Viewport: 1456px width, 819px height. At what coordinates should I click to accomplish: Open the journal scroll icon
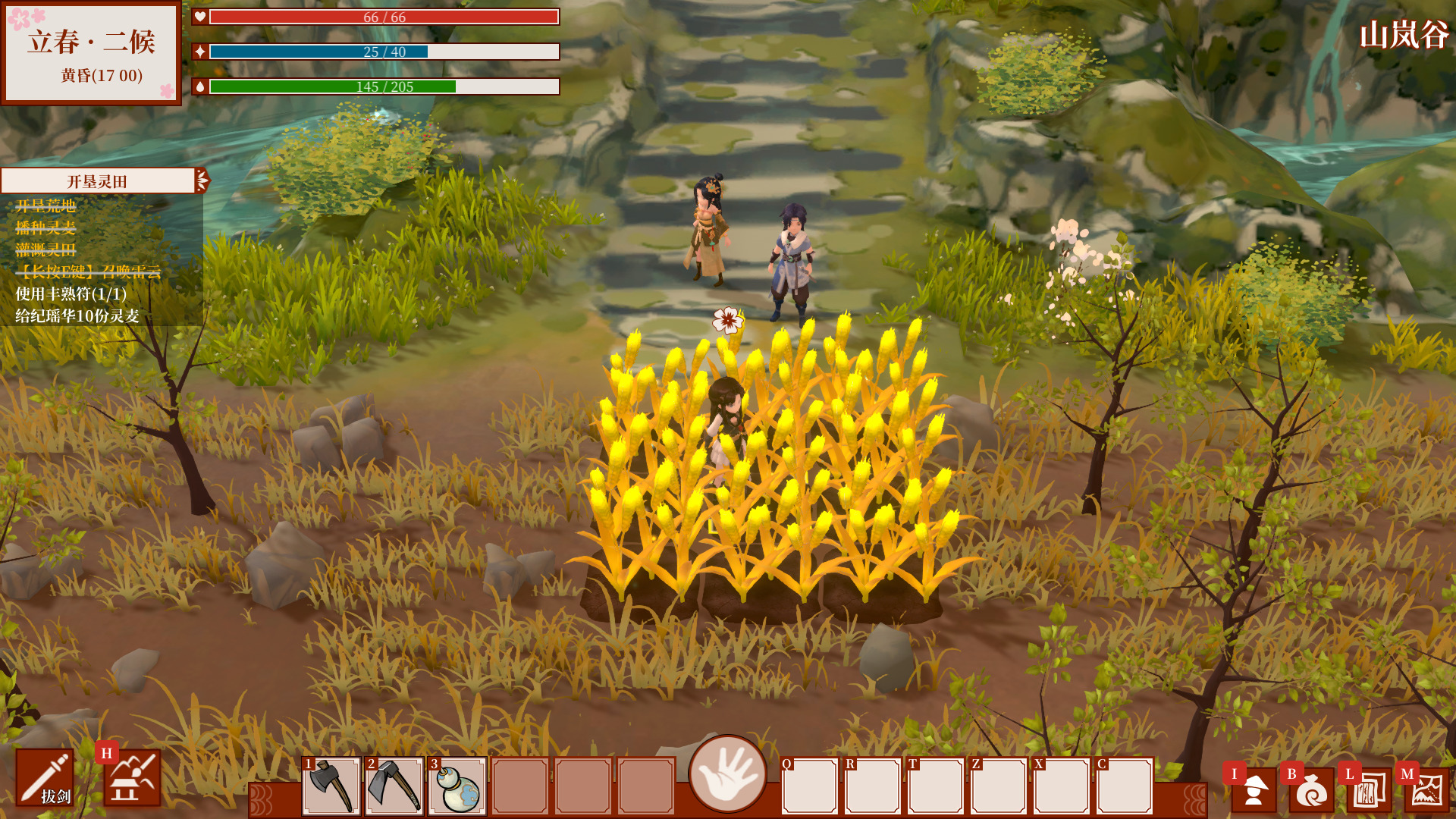coord(1370,789)
